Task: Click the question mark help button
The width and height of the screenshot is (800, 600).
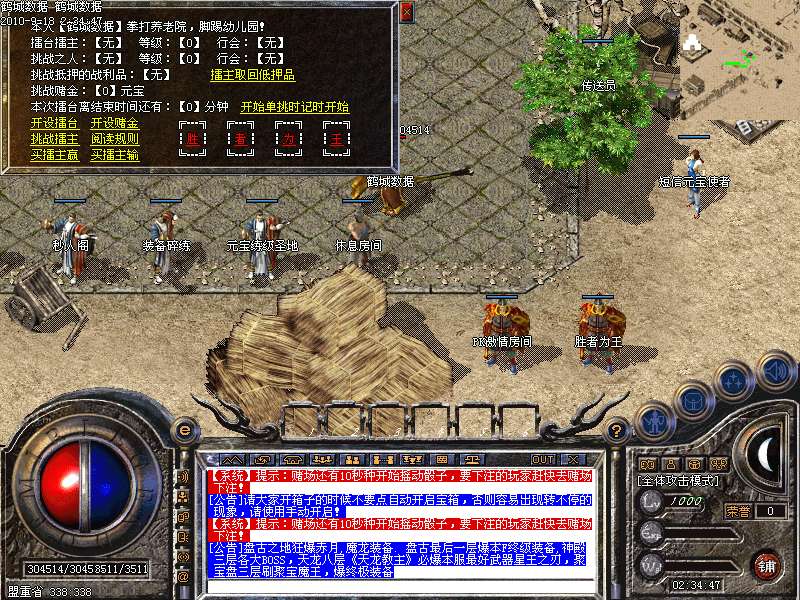Action: (618, 431)
